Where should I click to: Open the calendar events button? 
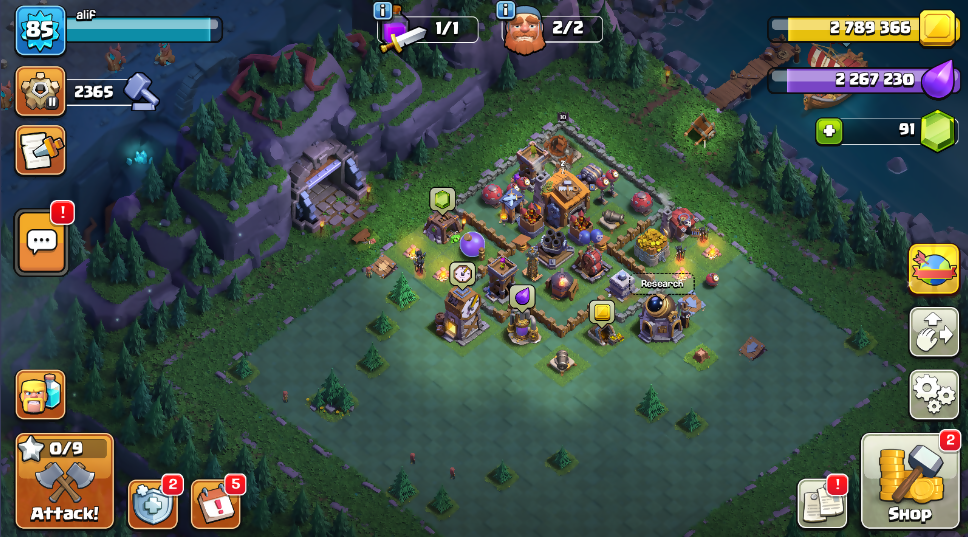pyautogui.click(x=215, y=504)
